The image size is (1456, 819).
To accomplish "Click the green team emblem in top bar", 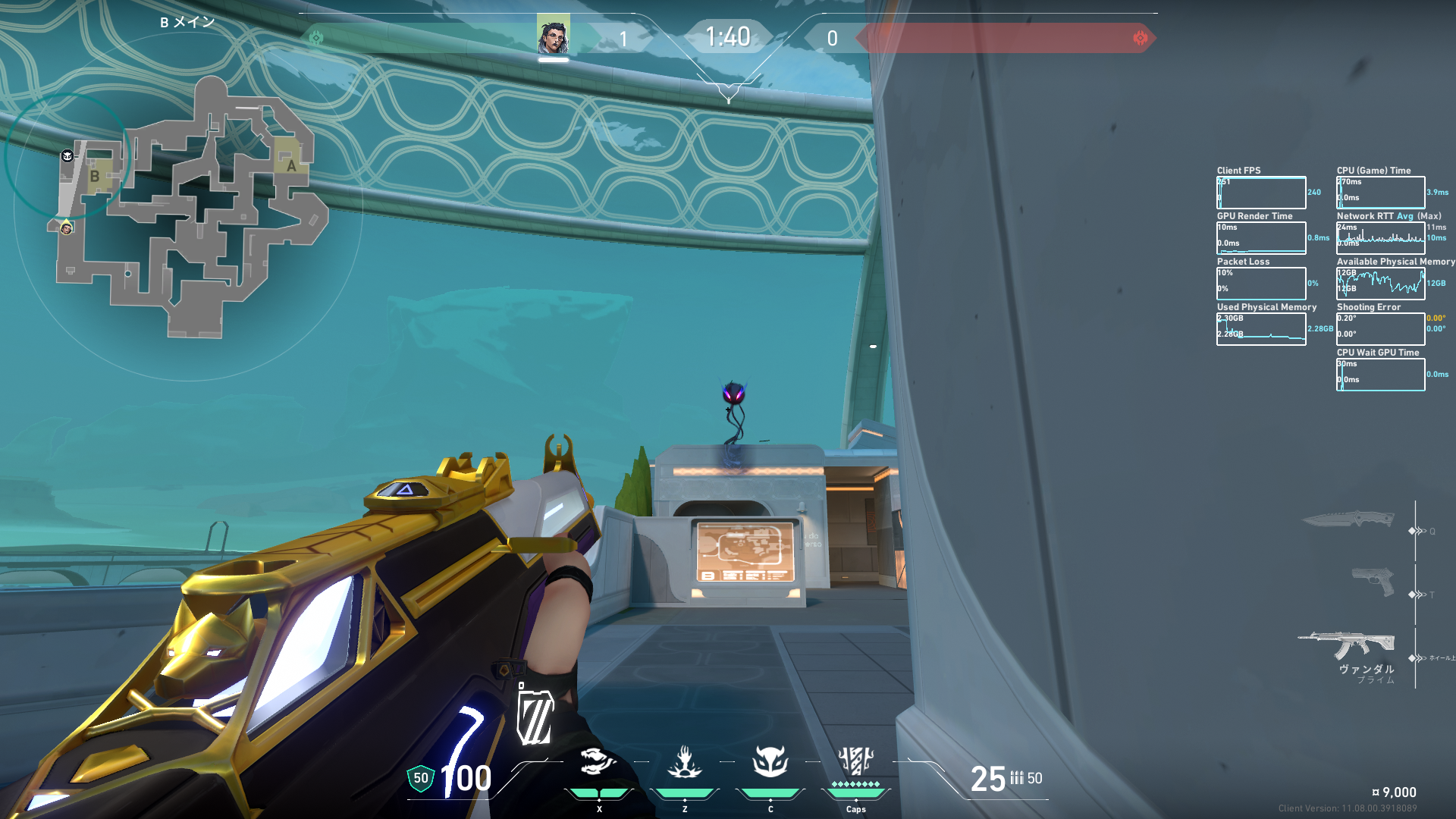I will (316, 37).
